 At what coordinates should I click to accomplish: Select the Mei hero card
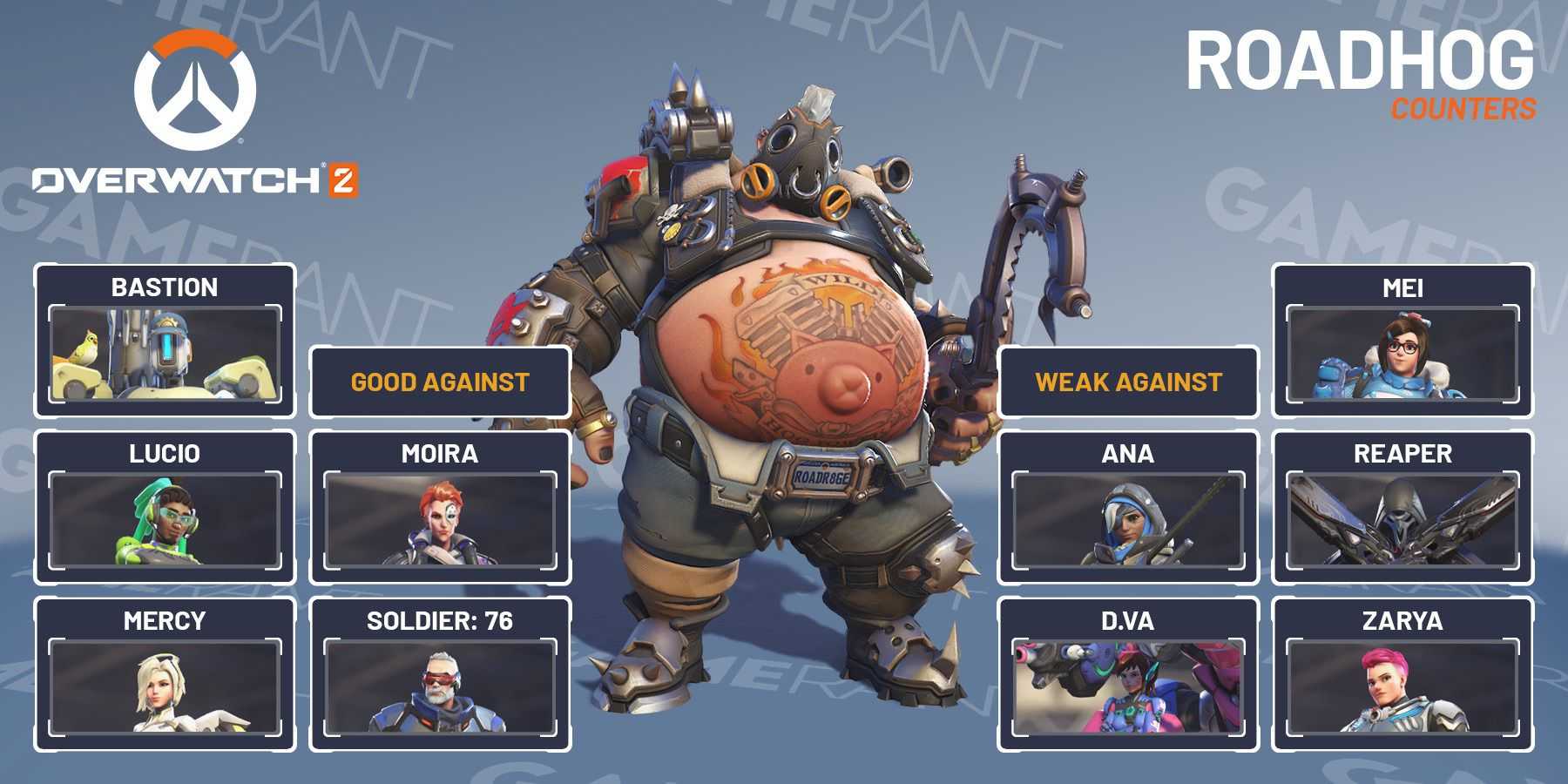[1402, 341]
